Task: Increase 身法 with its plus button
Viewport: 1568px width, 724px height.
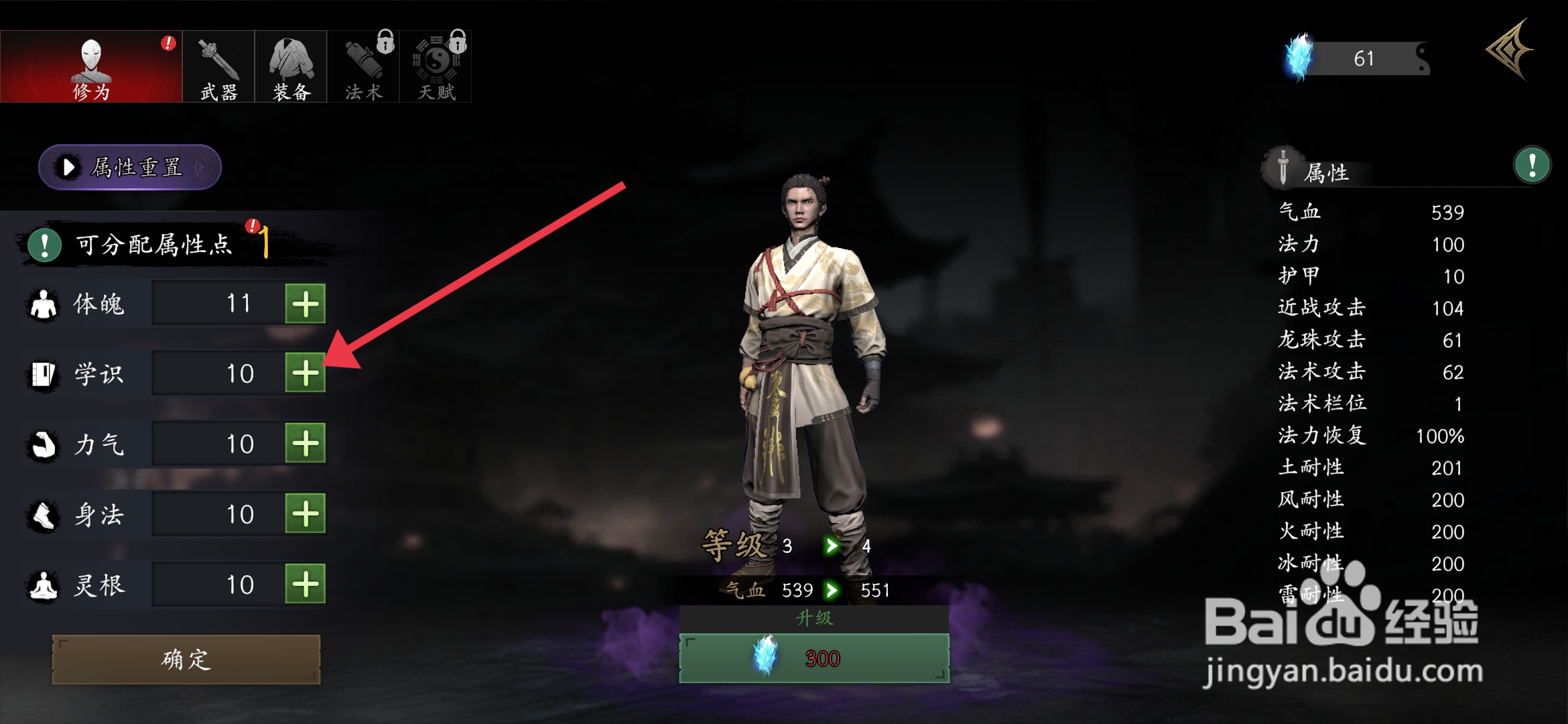Action: [306, 514]
